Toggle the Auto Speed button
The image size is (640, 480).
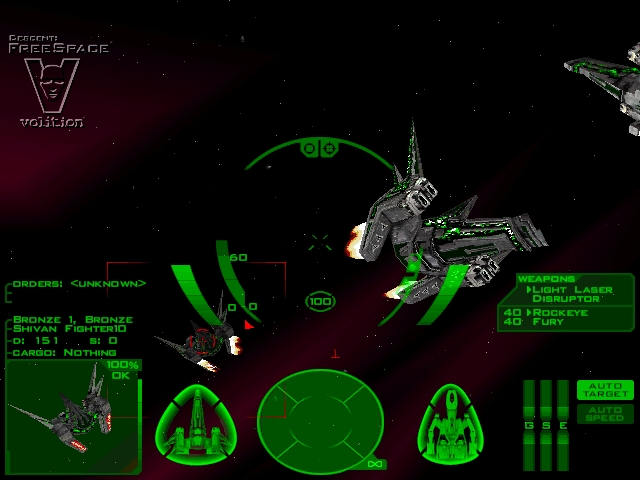[605, 413]
